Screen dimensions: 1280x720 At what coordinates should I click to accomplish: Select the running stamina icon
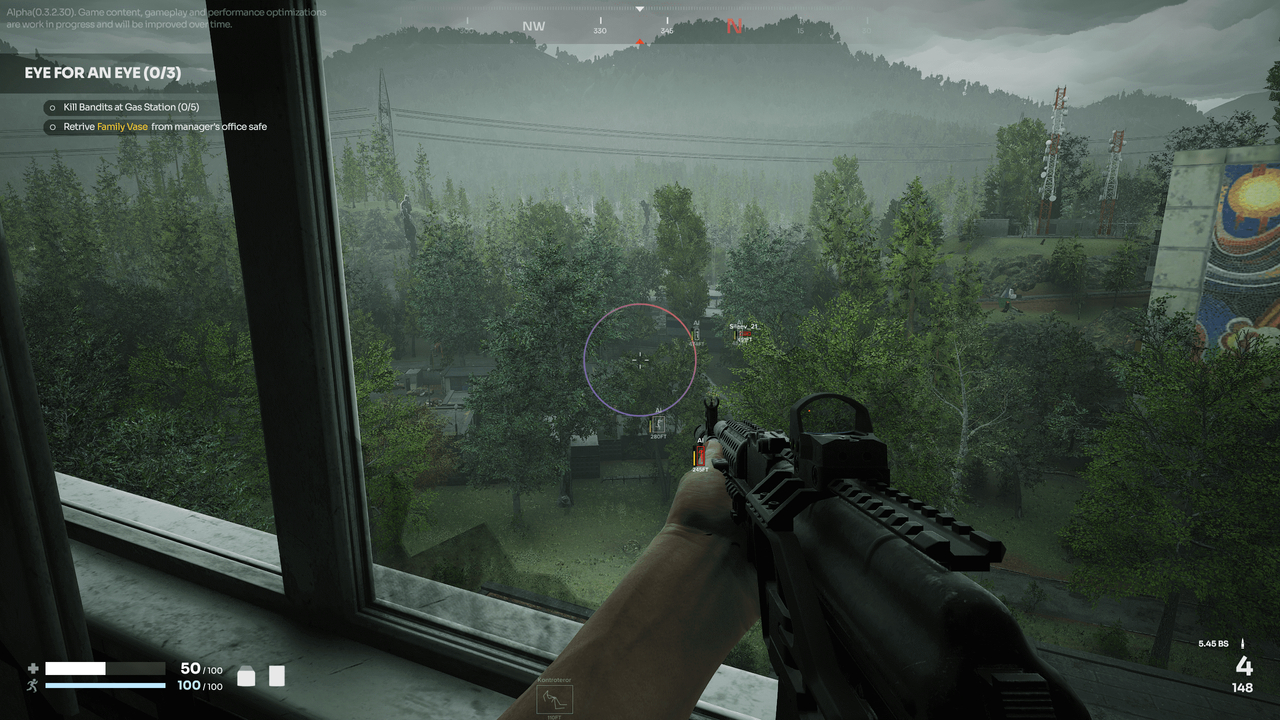[33, 687]
